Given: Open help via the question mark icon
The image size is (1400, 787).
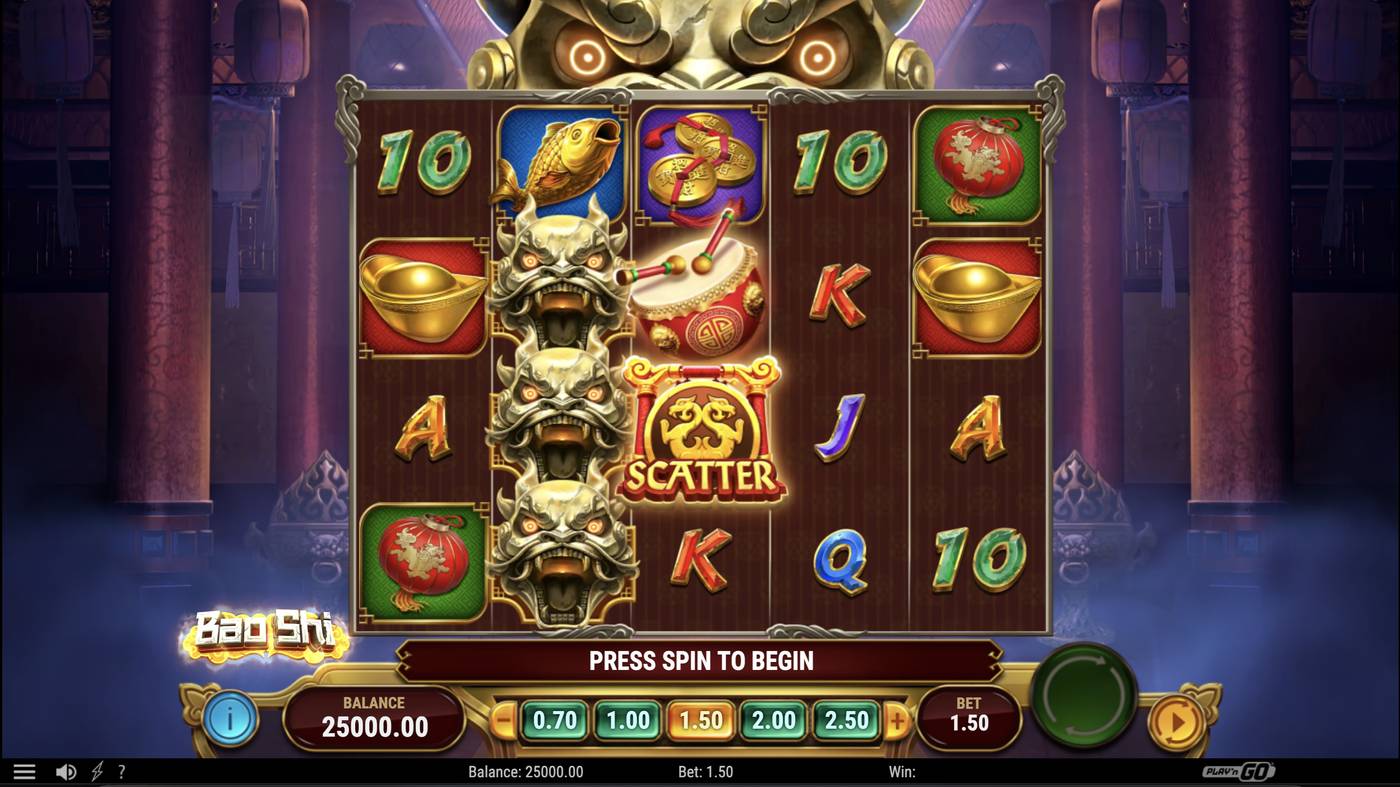Looking at the screenshot, I should tap(122, 770).
